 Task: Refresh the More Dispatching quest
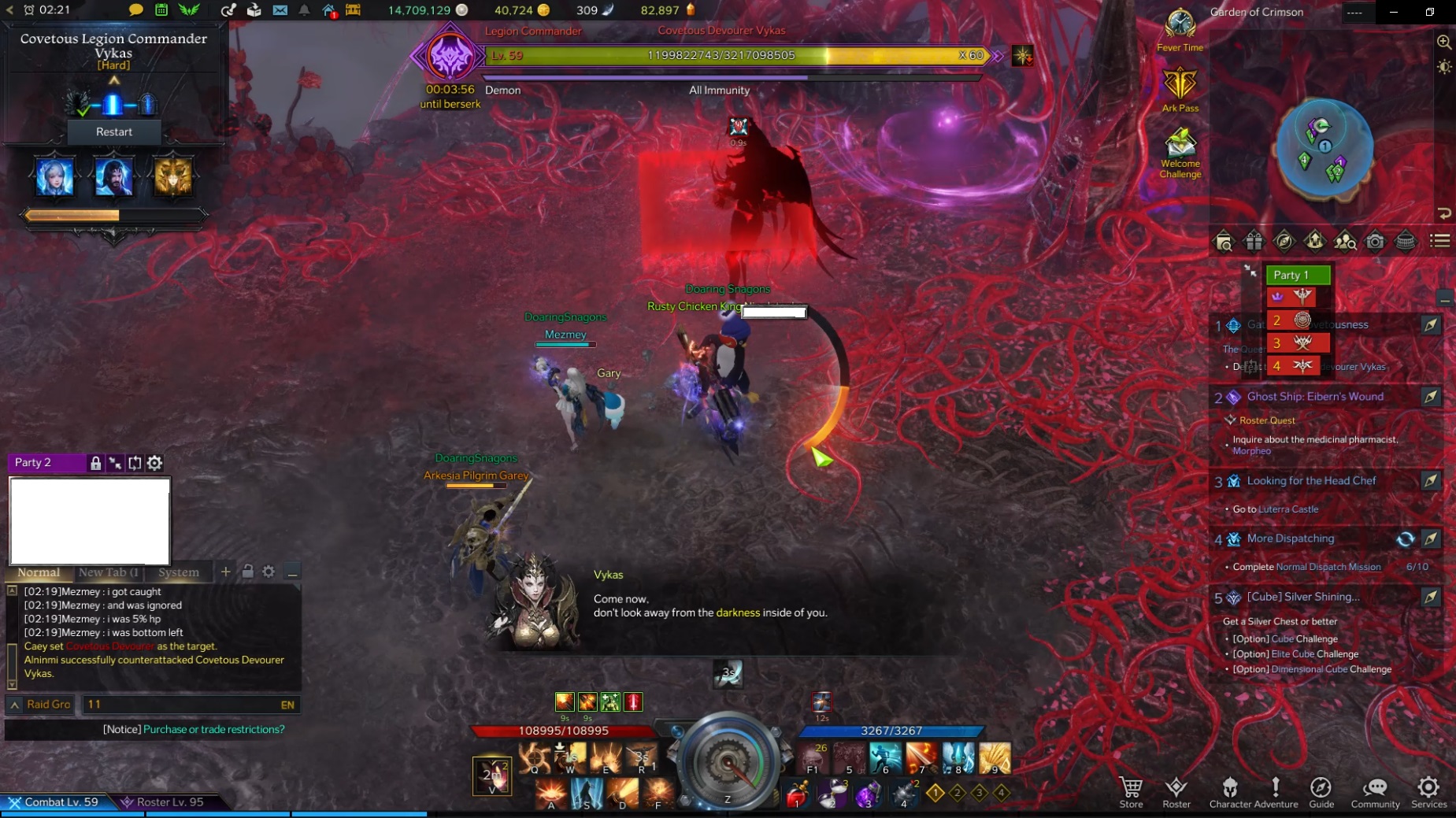click(1405, 540)
